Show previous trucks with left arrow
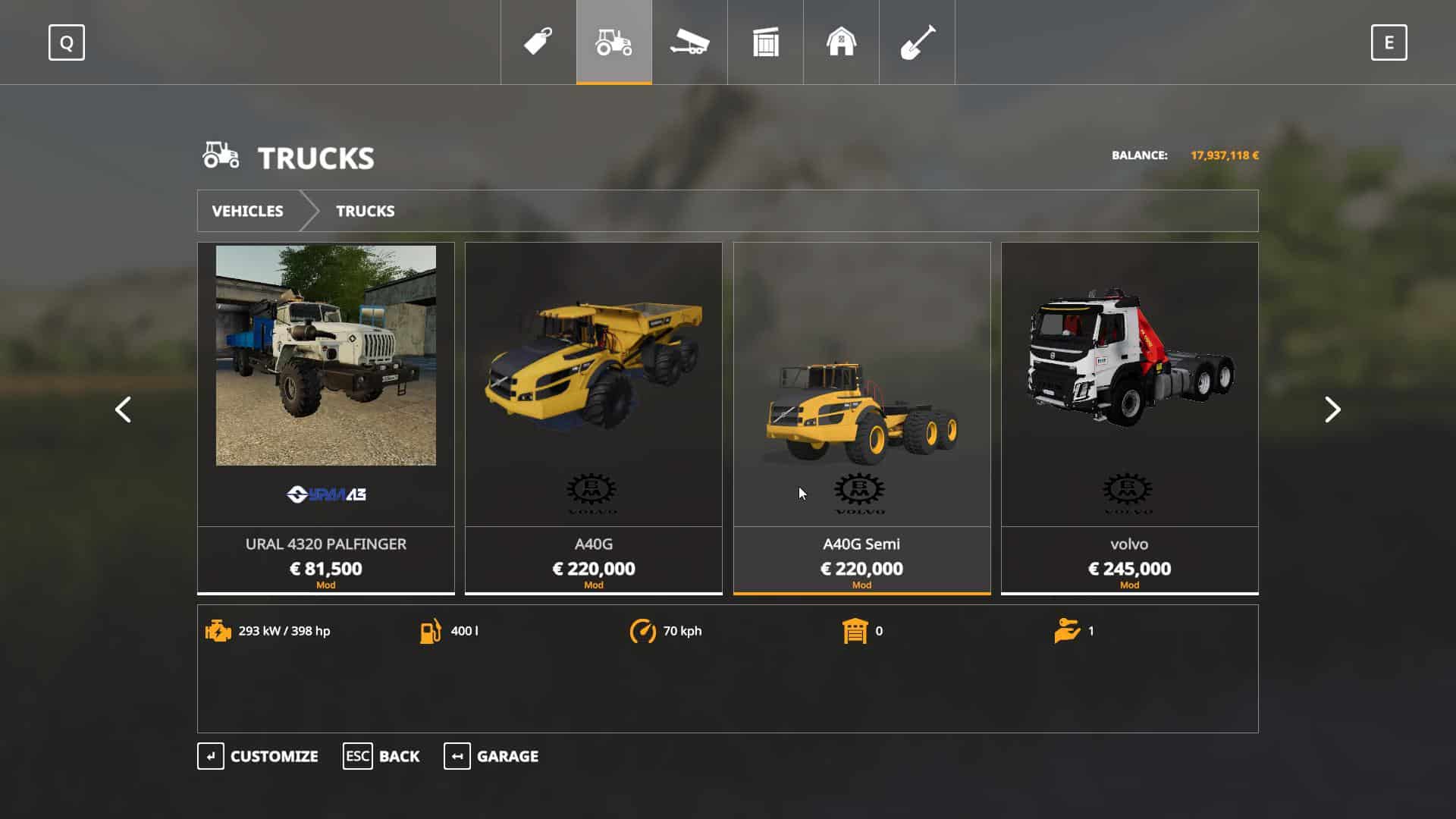Viewport: 1456px width, 819px height. click(x=123, y=409)
